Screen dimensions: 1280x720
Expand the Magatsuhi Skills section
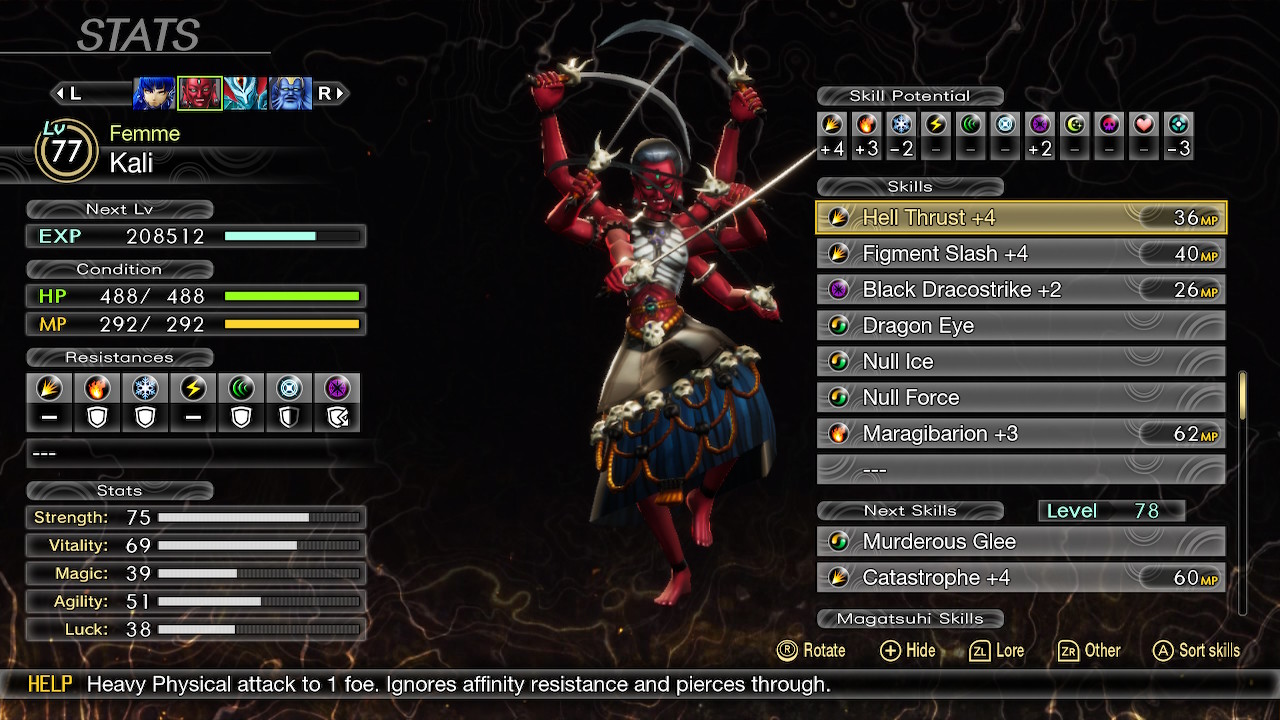click(x=909, y=618)
